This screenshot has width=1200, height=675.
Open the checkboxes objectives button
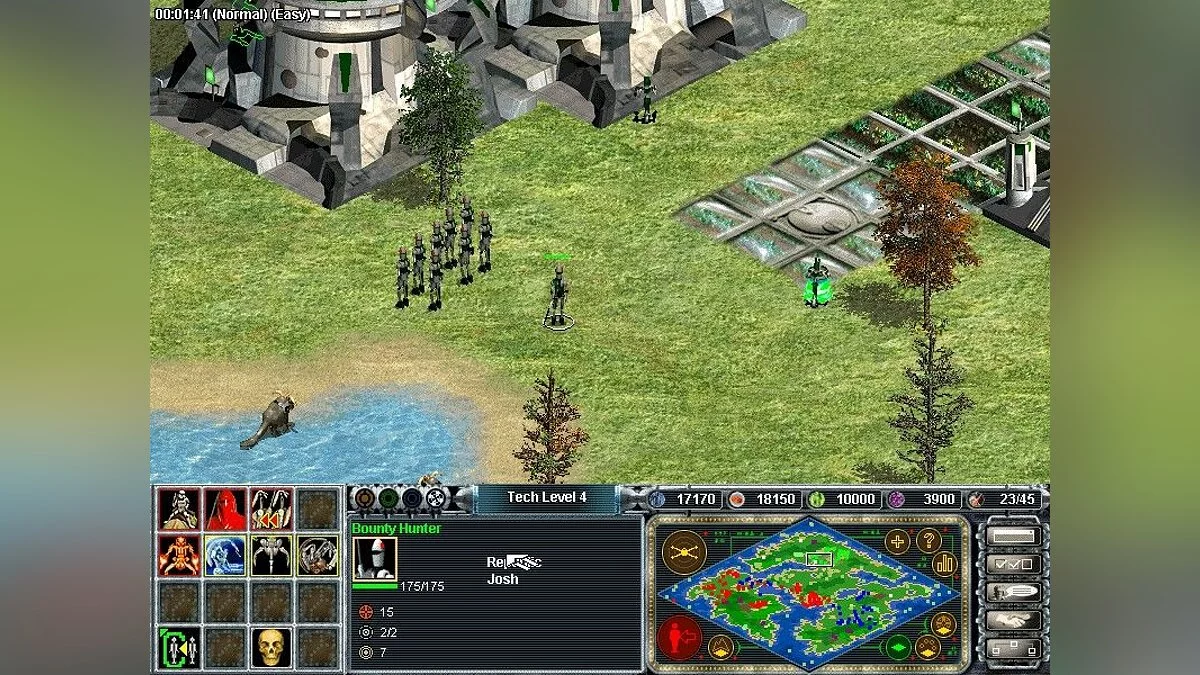pyautogui.click(x=1011, y=563)
